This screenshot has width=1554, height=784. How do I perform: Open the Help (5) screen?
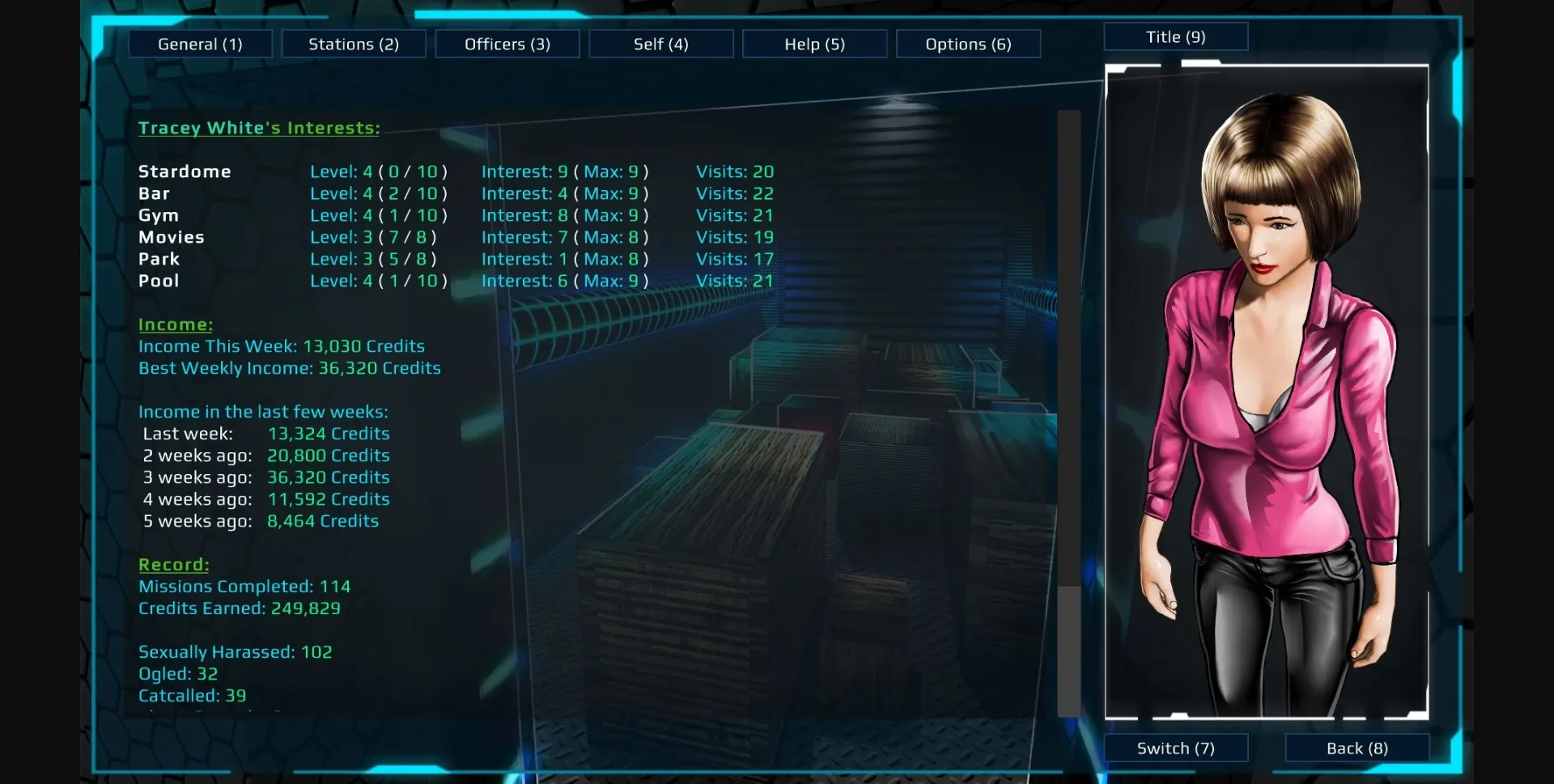pos(814,44)
